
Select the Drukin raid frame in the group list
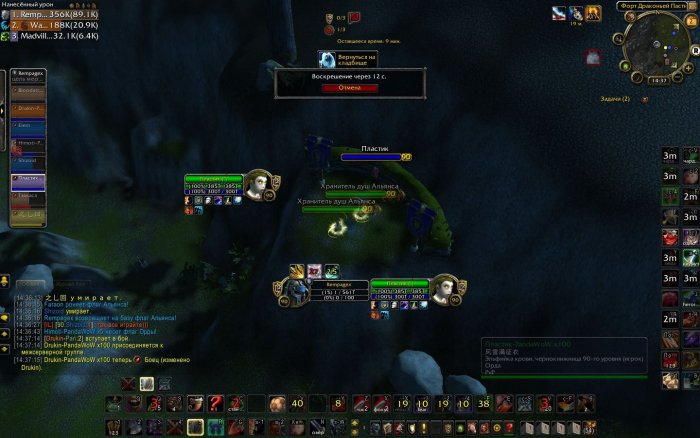28,108
